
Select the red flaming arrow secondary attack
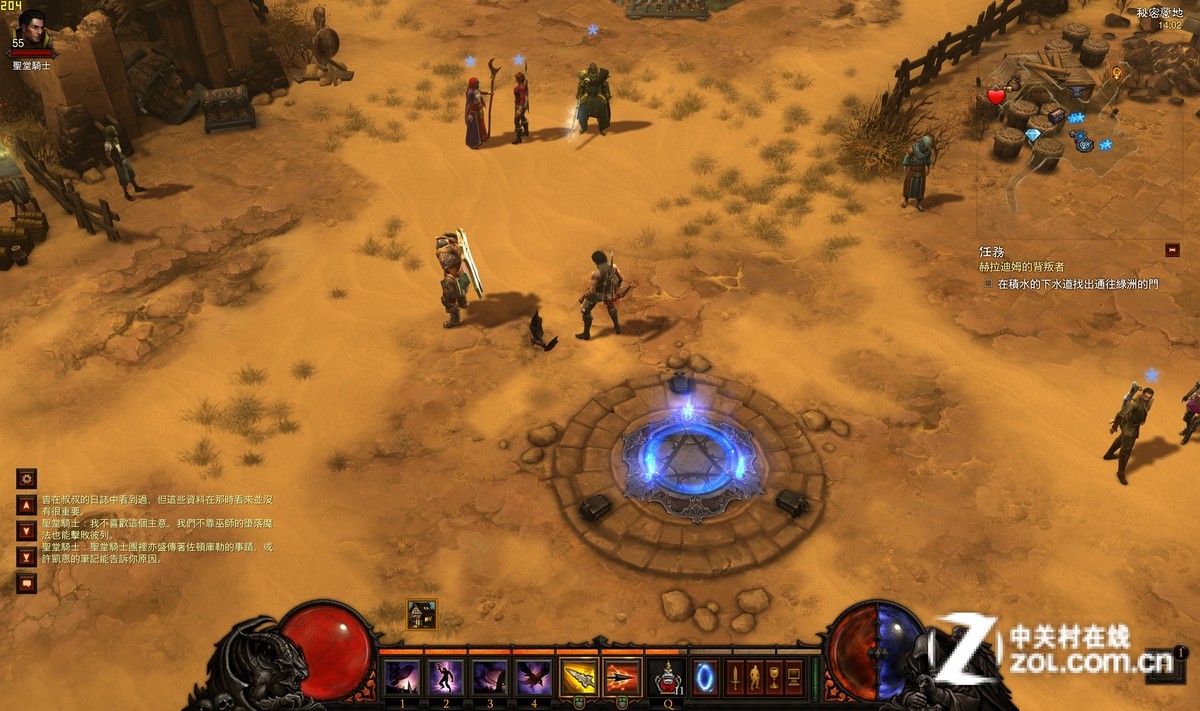tap(622, 678)
